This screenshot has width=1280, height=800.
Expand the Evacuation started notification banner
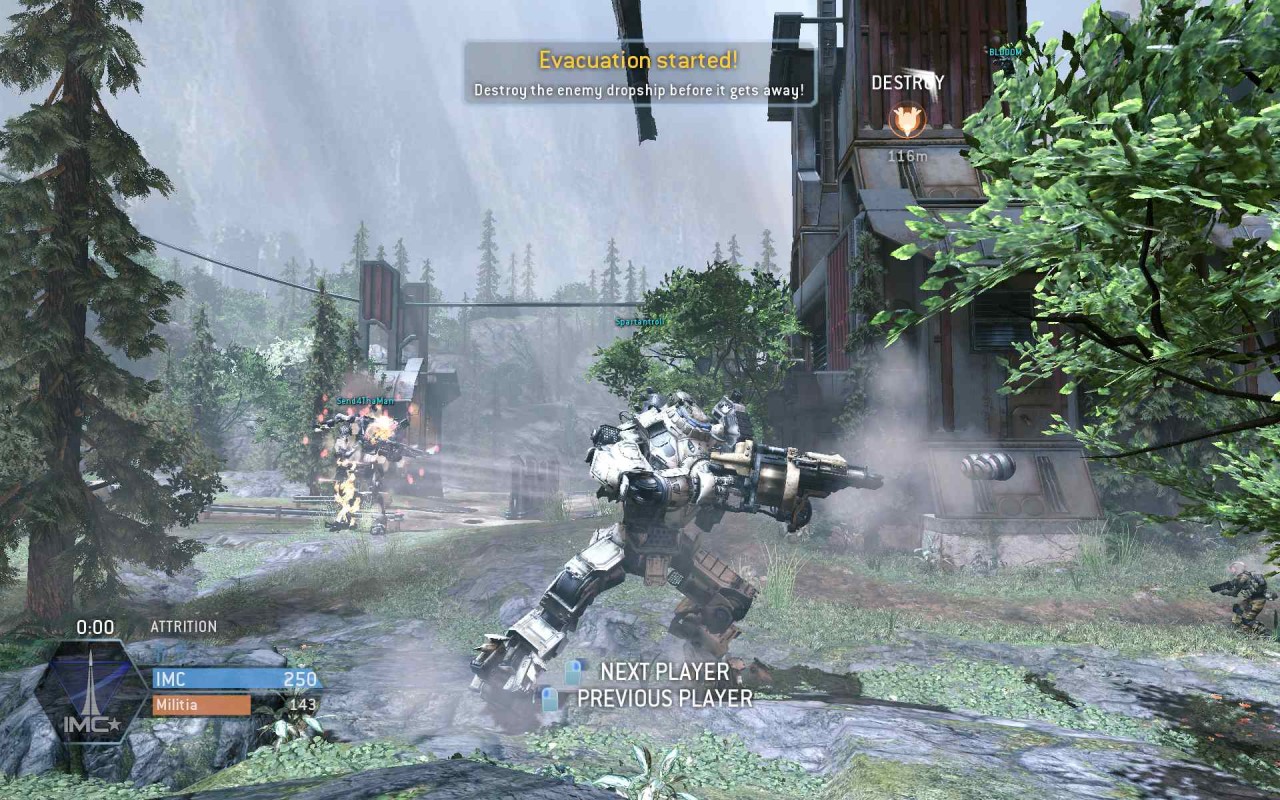(x=639, y=73)
